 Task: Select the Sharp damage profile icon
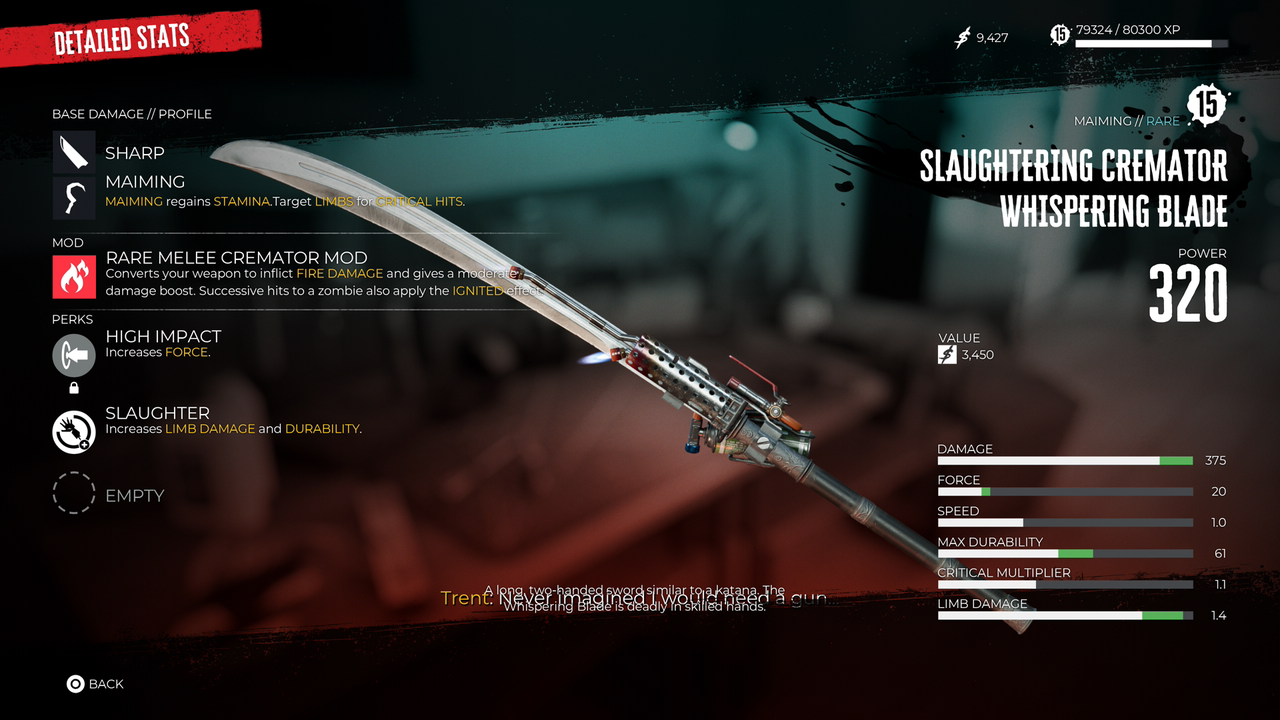pyautogui.click(x=74, y=153)
